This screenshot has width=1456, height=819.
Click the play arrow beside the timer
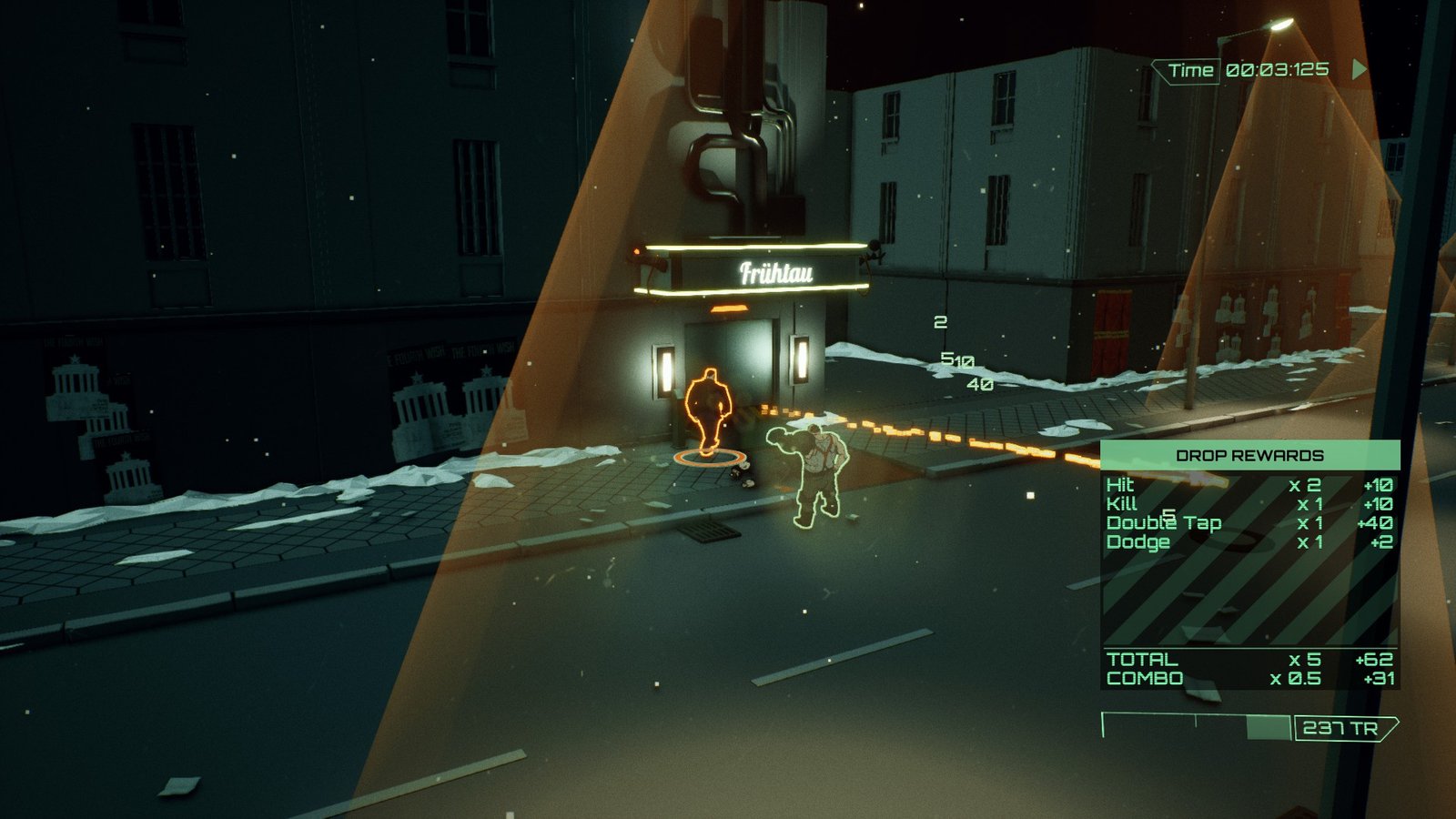(1359, 69)
